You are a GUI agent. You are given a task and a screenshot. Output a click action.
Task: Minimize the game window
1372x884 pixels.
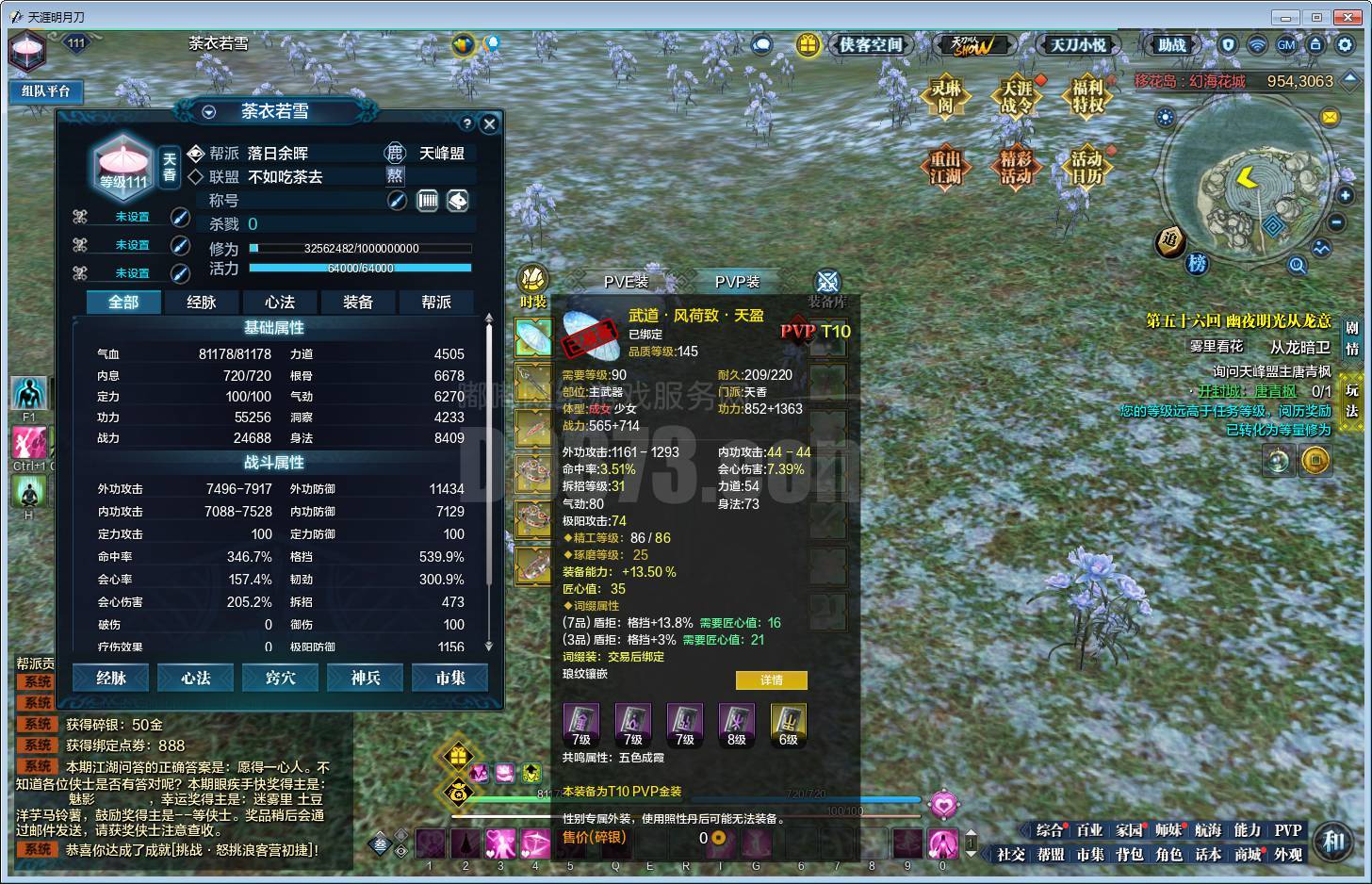click(1285, 17)
